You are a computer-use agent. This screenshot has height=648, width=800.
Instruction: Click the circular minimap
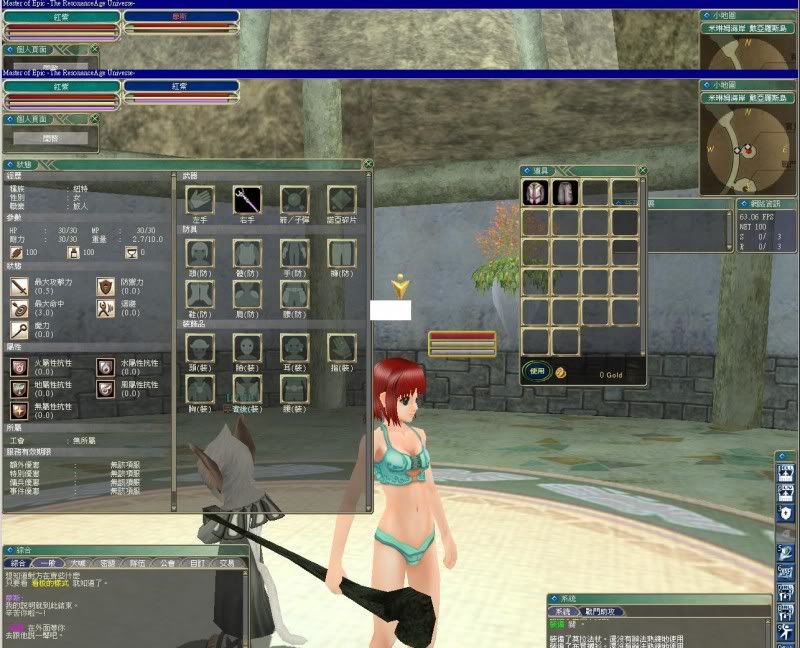pyautogui.click(x=743, y=151)
